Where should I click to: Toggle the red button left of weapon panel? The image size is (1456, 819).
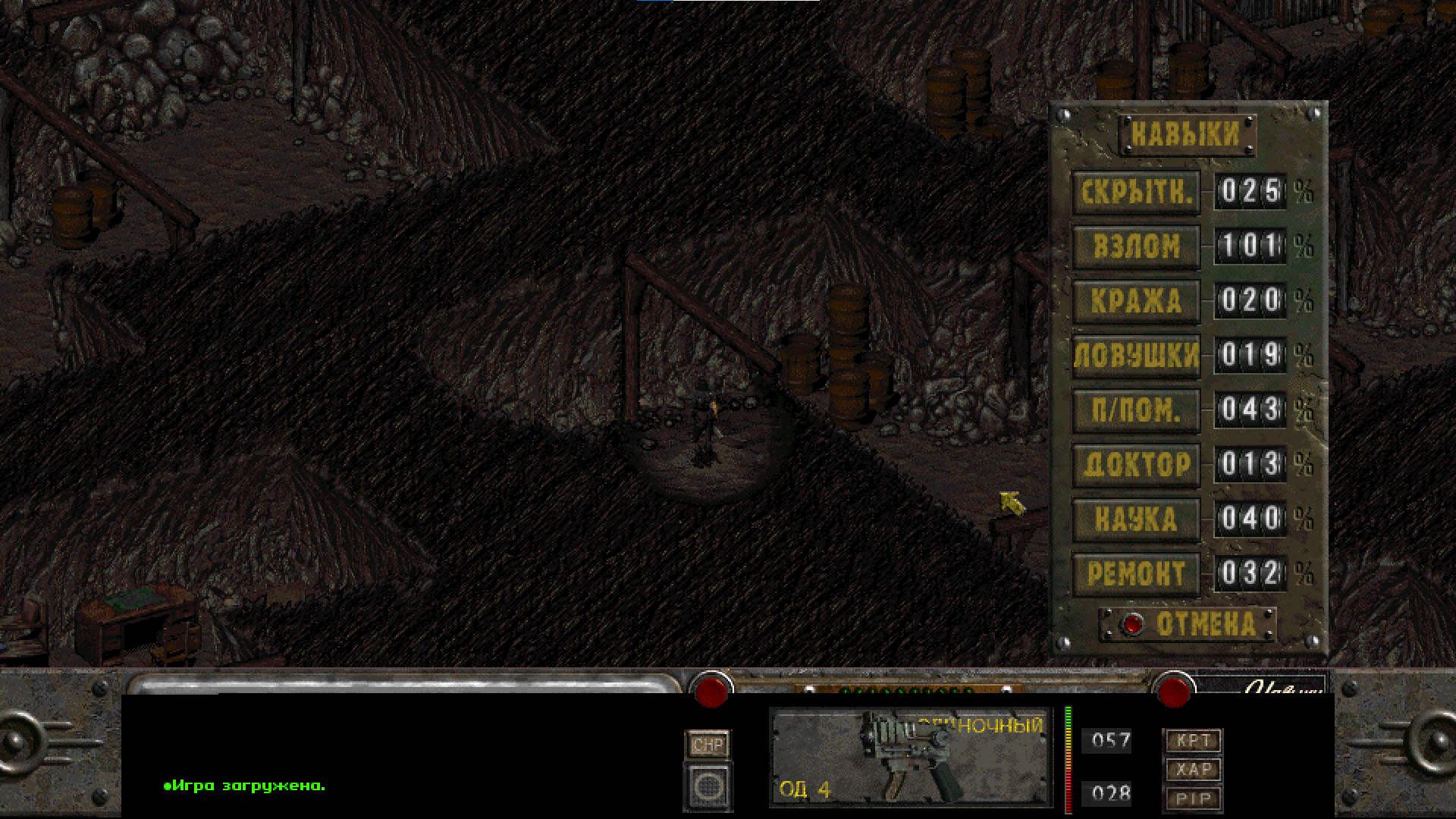[711, 690]
